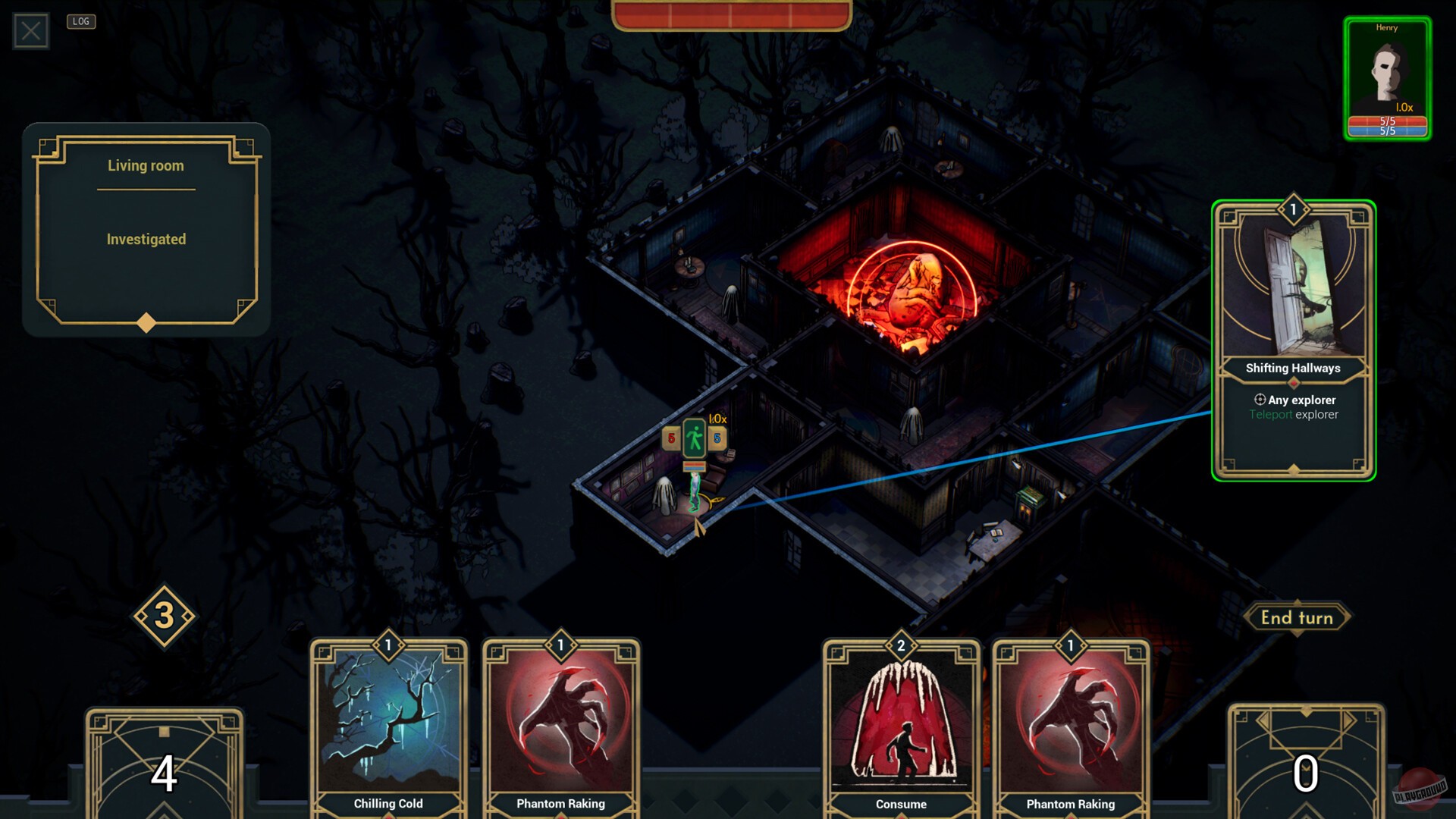Click the red health "5" badge above the explorer

click(x=670, y=438)
